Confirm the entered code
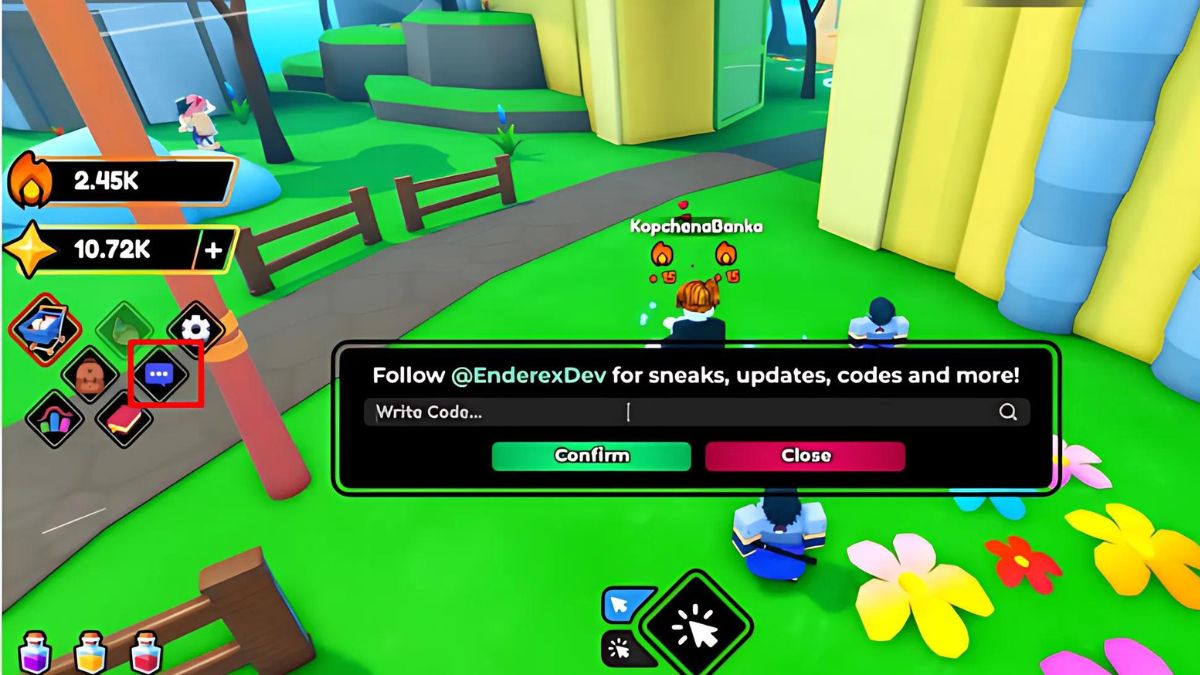The width and height of the screenshot is (1200, 675). click(x=591, y=456)
